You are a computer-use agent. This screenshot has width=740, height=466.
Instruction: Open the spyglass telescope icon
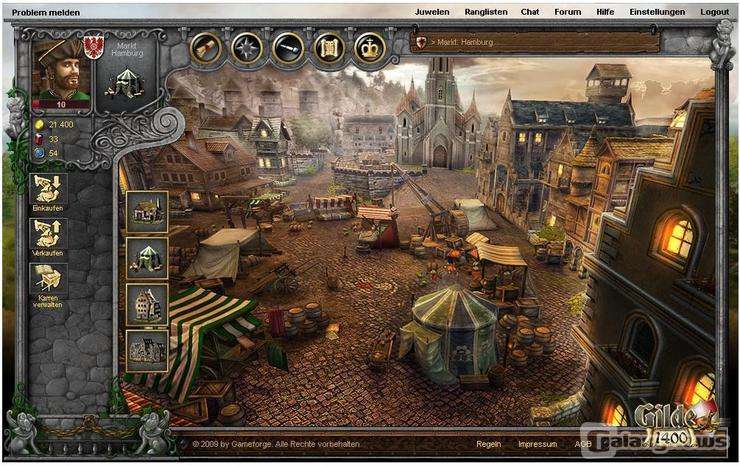point(288,47)
